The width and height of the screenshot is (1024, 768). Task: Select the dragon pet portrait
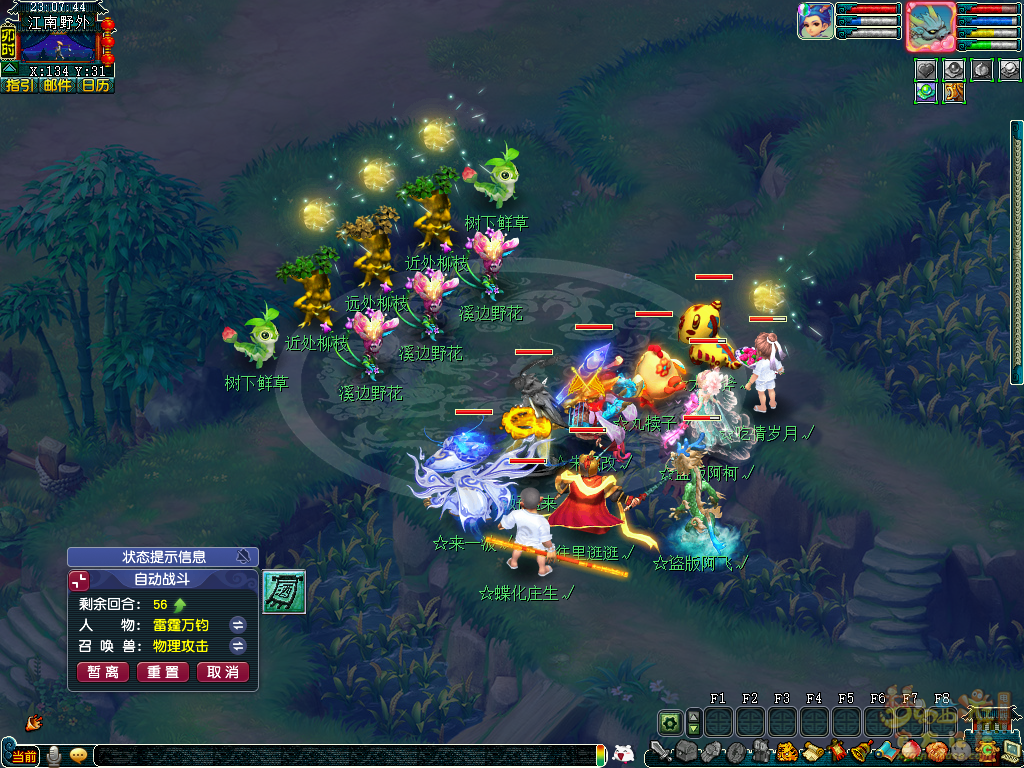point(930,26)
